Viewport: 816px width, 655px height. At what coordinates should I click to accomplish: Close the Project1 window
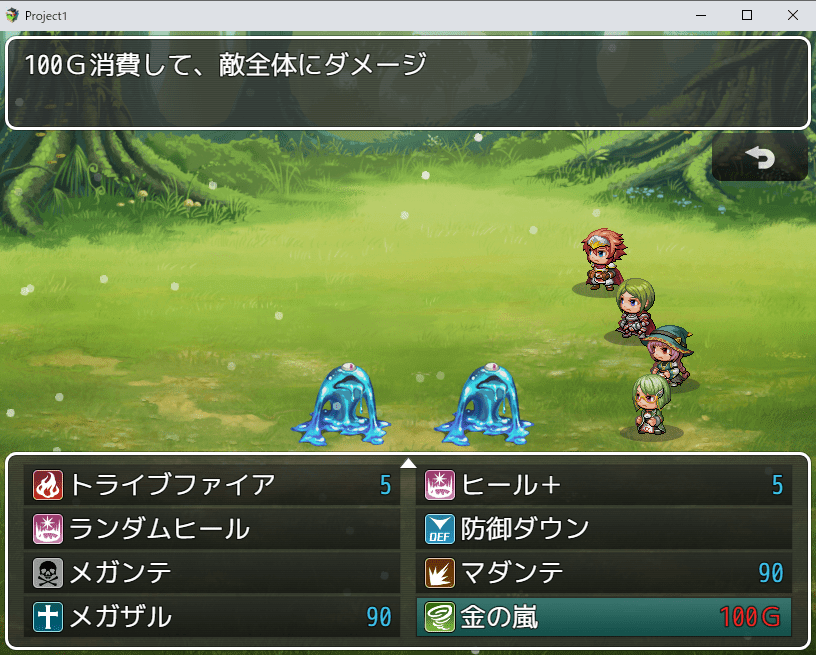pyautogui.click(x=792, y=15)
